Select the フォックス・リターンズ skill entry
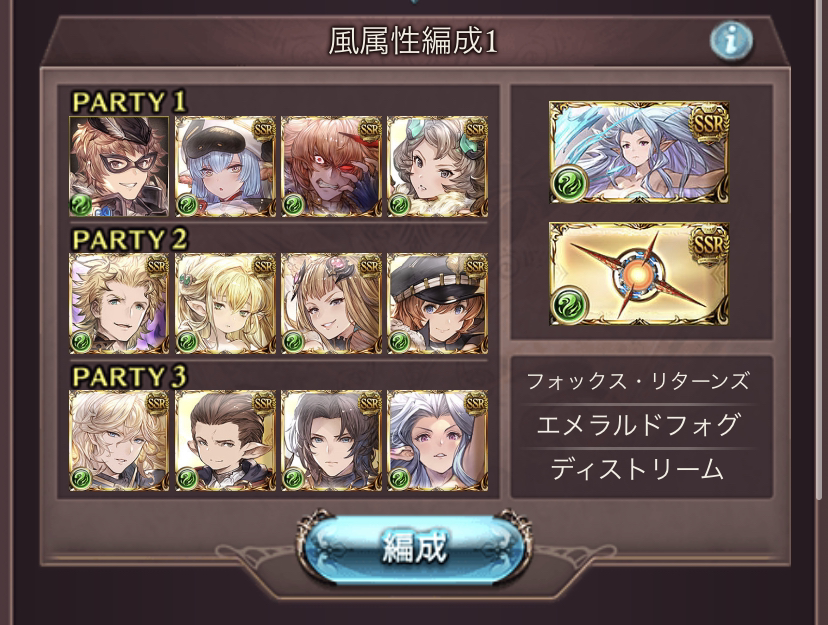Image resolution: width=828 pixels, height=625 pixels. tap(638, 381)
